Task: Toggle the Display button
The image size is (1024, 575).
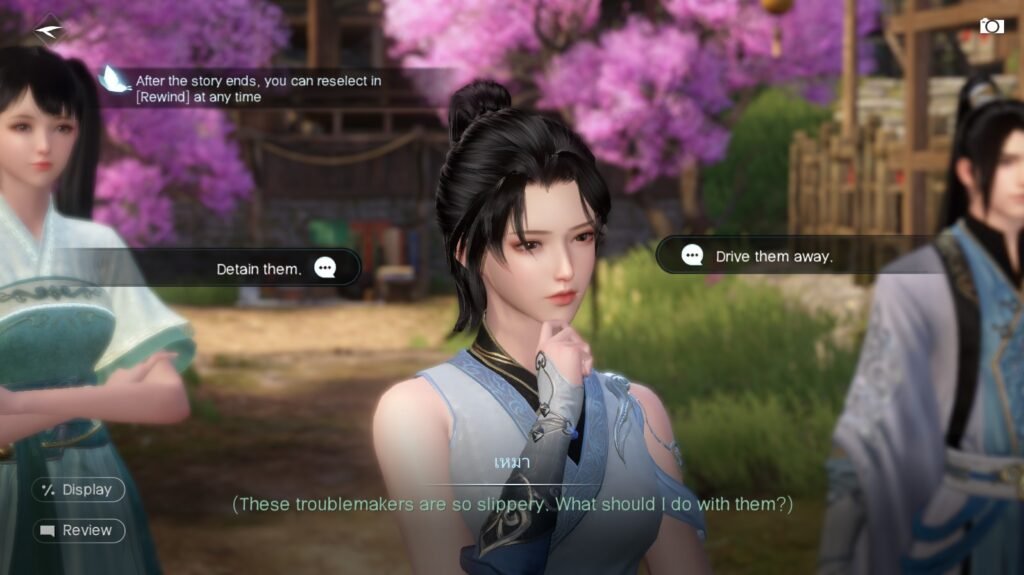Action: [78, 490]
